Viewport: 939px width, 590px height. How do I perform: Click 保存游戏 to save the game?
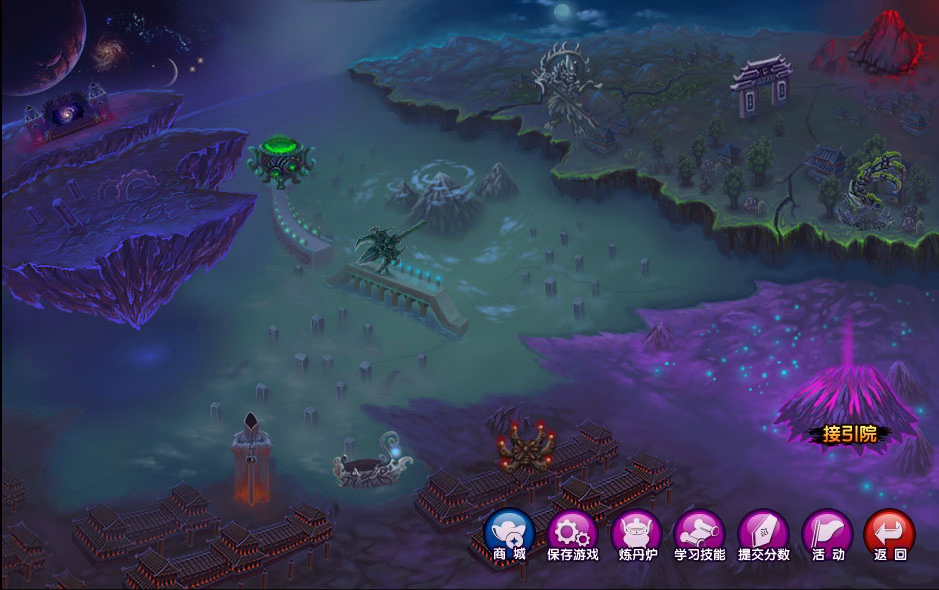[572, 533]
